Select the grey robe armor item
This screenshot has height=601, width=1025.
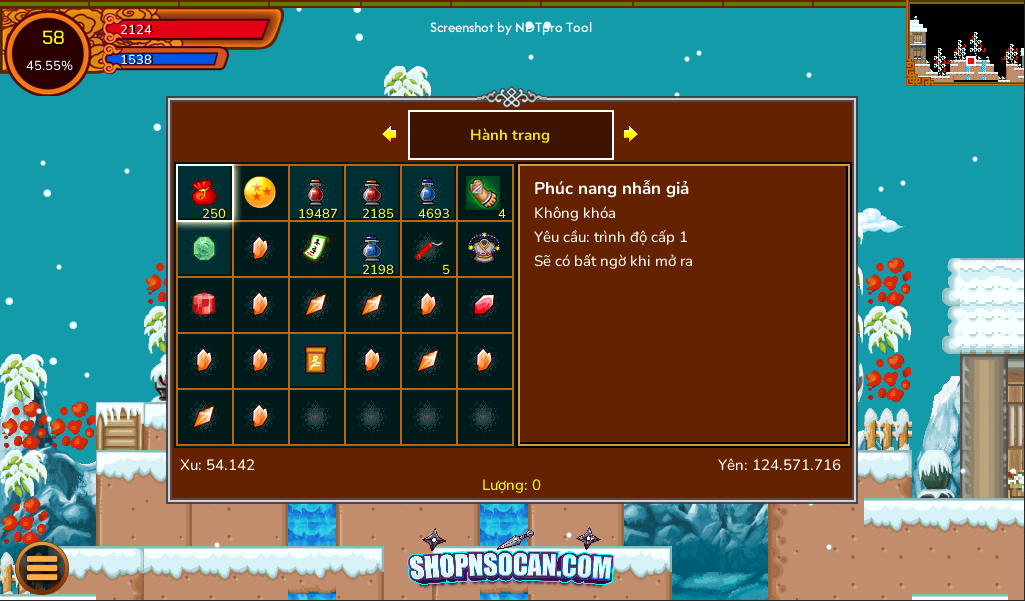484,248
